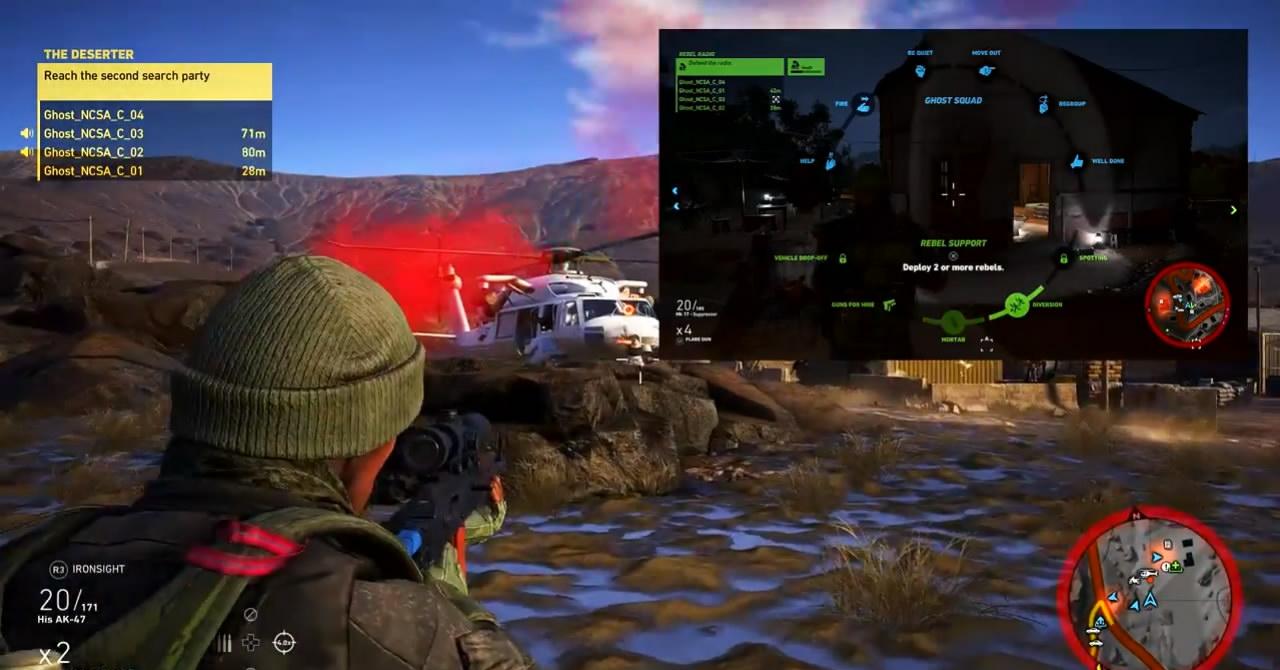Call in Mortar rebel support
The height and width of the screenshot is (670, 1280).
click(x=952, y=322)
